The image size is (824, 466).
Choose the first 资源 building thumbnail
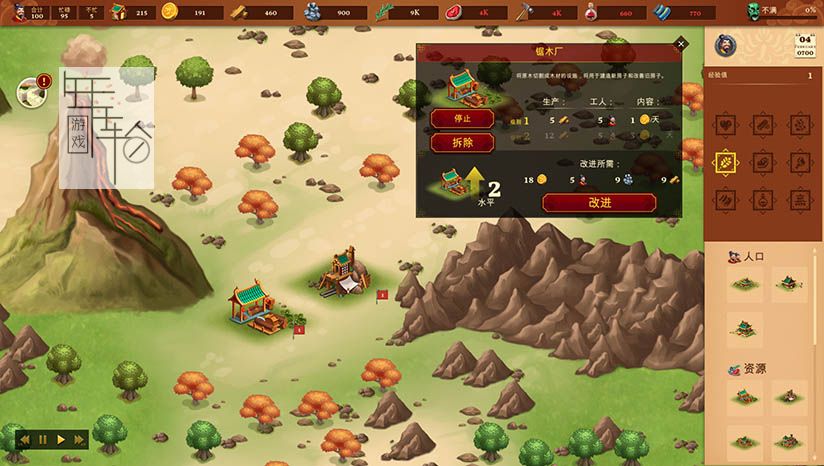[x=742, y=395]
